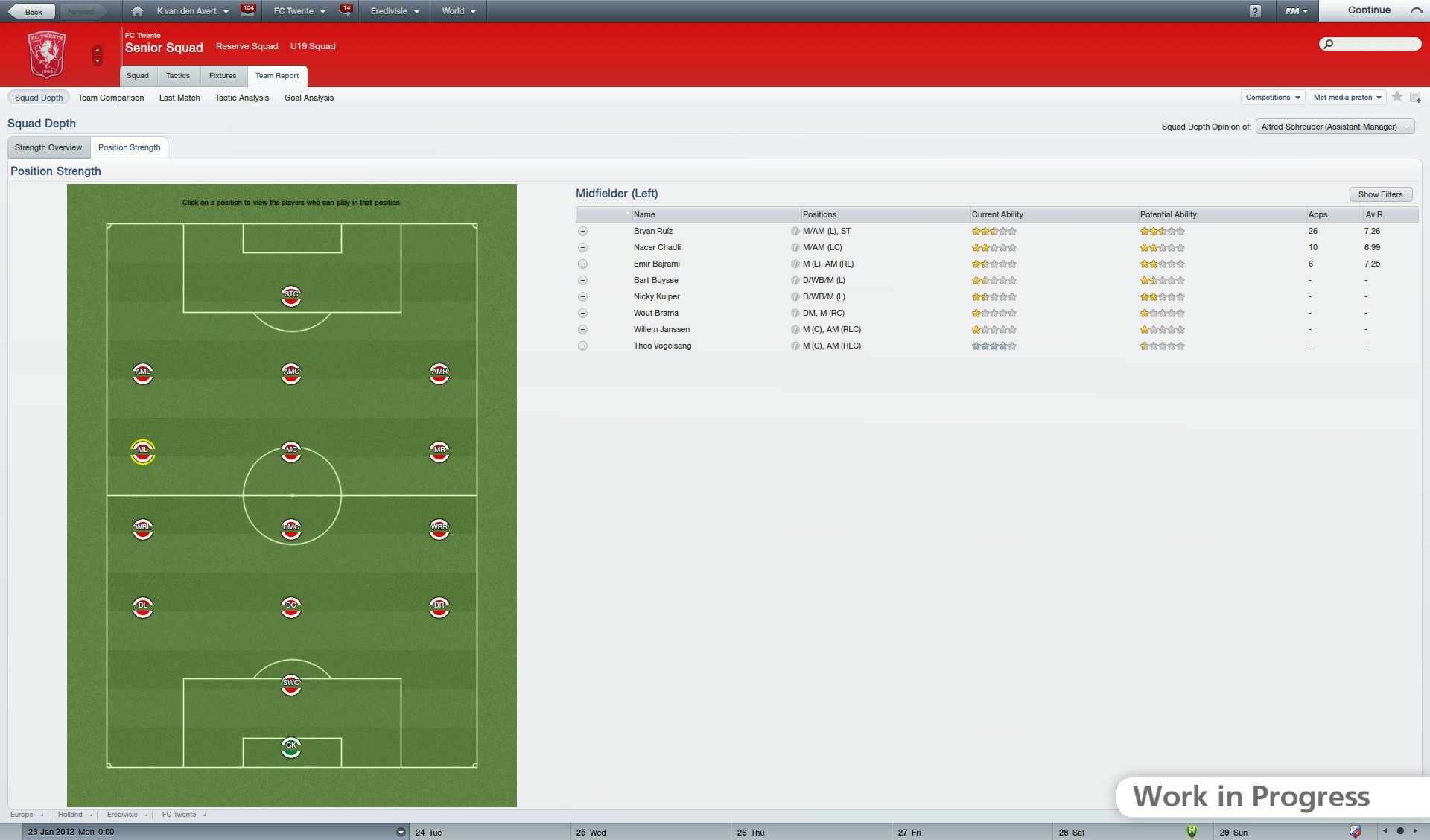Click the GK position circle on the pitch

point(290,748)
